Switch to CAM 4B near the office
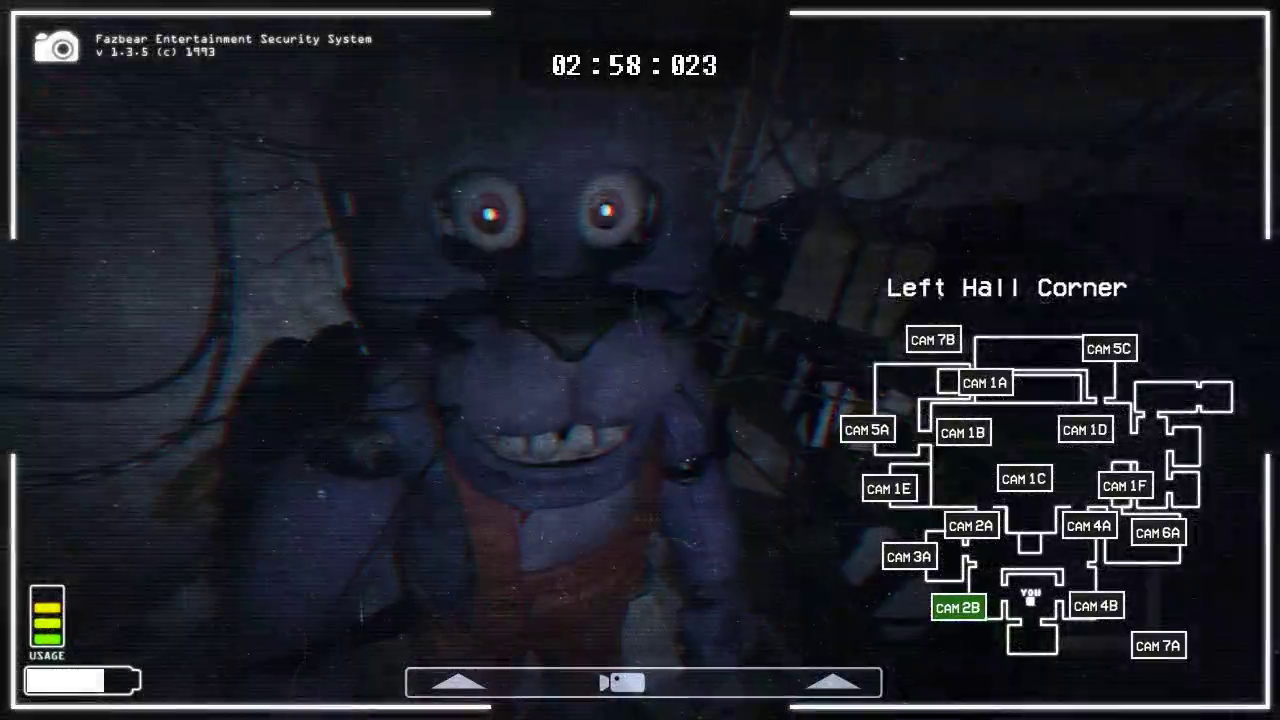1280x720 pixels. 1096,606
